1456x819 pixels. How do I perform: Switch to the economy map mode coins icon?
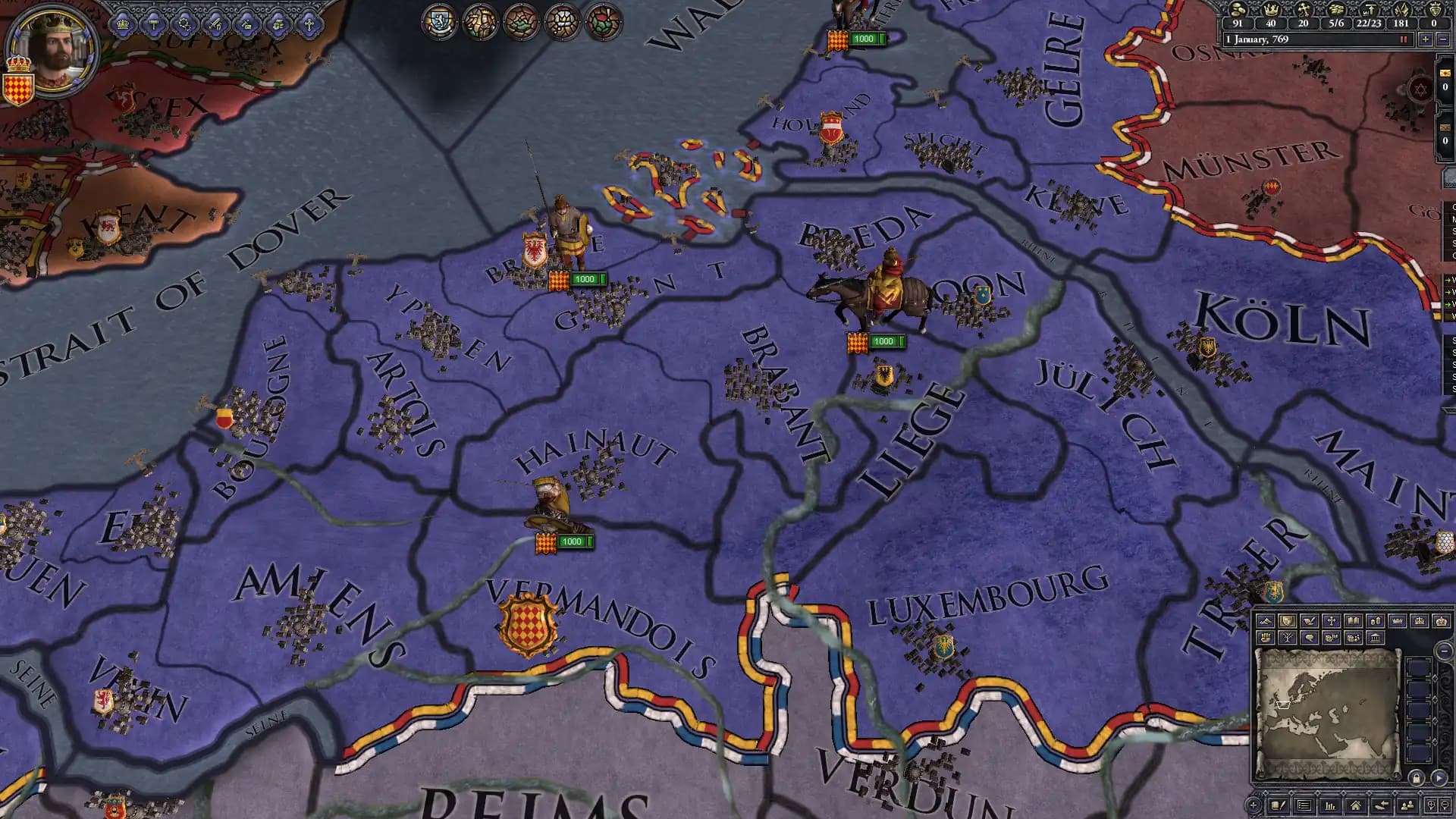[1376, 621]
